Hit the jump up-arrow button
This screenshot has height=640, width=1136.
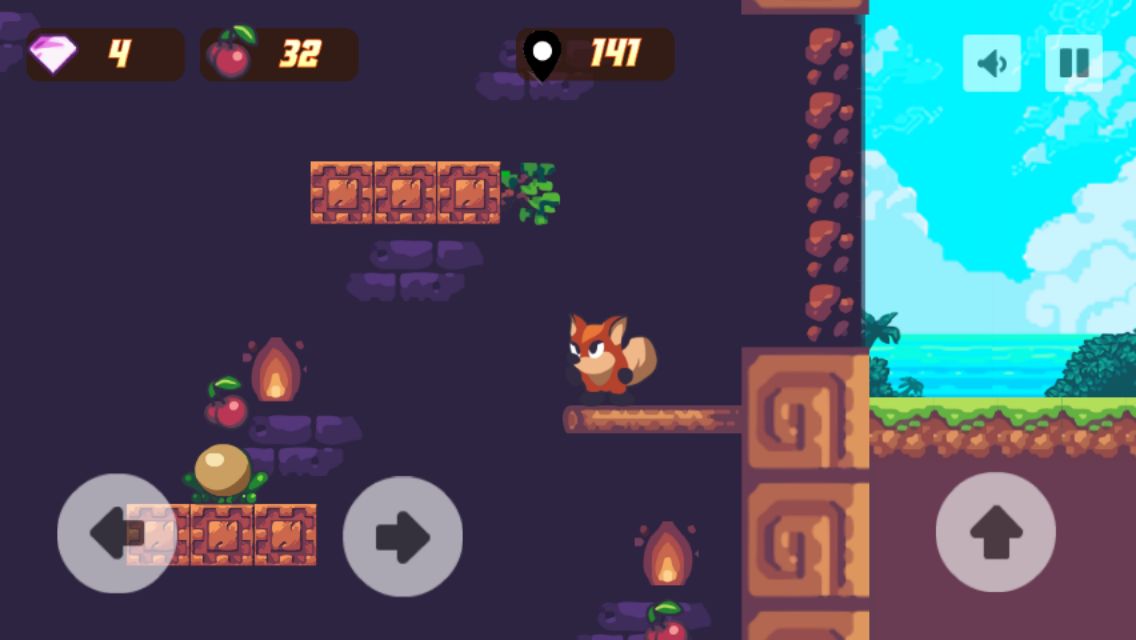click(995, 532)
